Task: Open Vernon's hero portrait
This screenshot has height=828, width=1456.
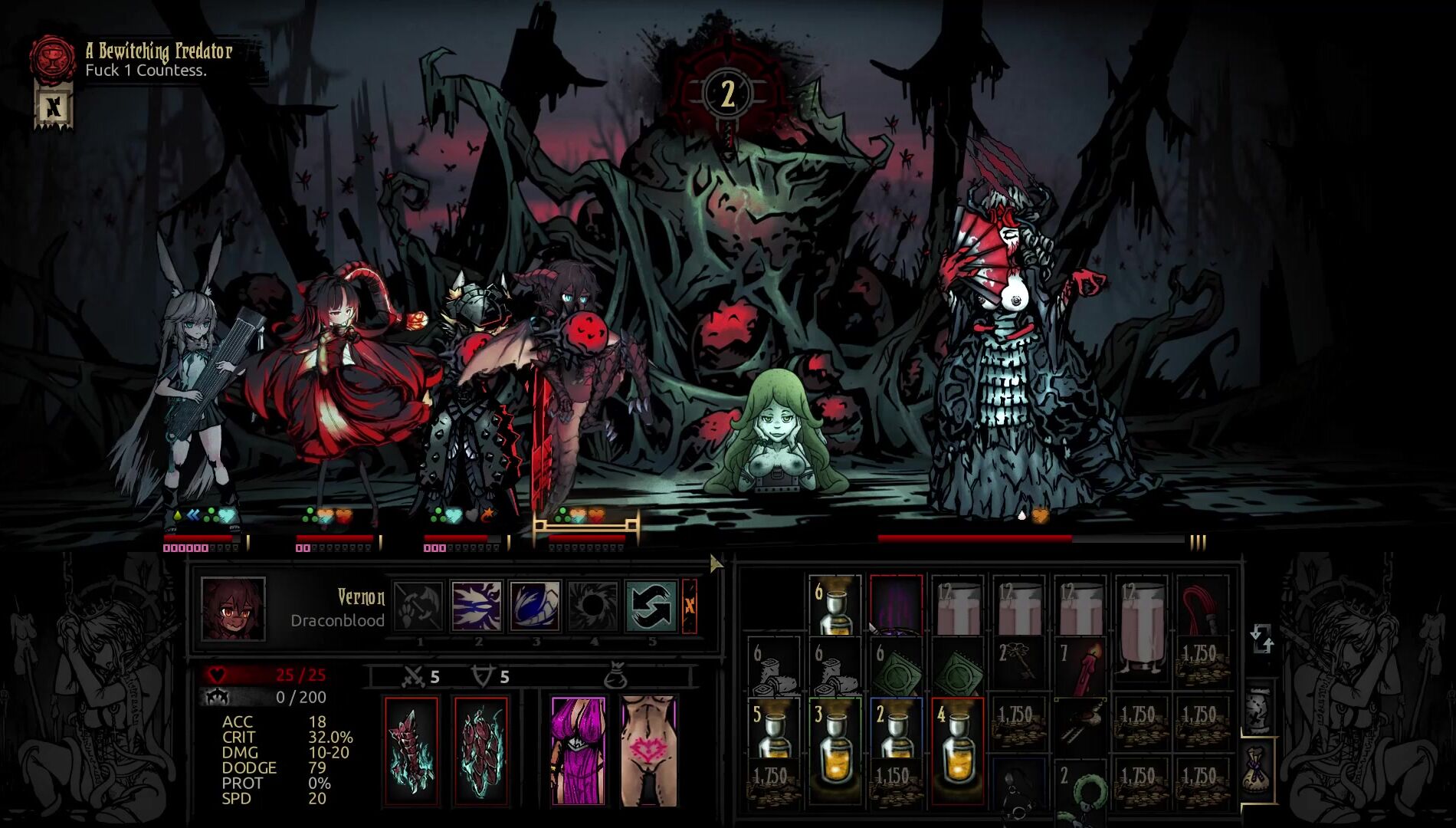Action: coord(233,609)
